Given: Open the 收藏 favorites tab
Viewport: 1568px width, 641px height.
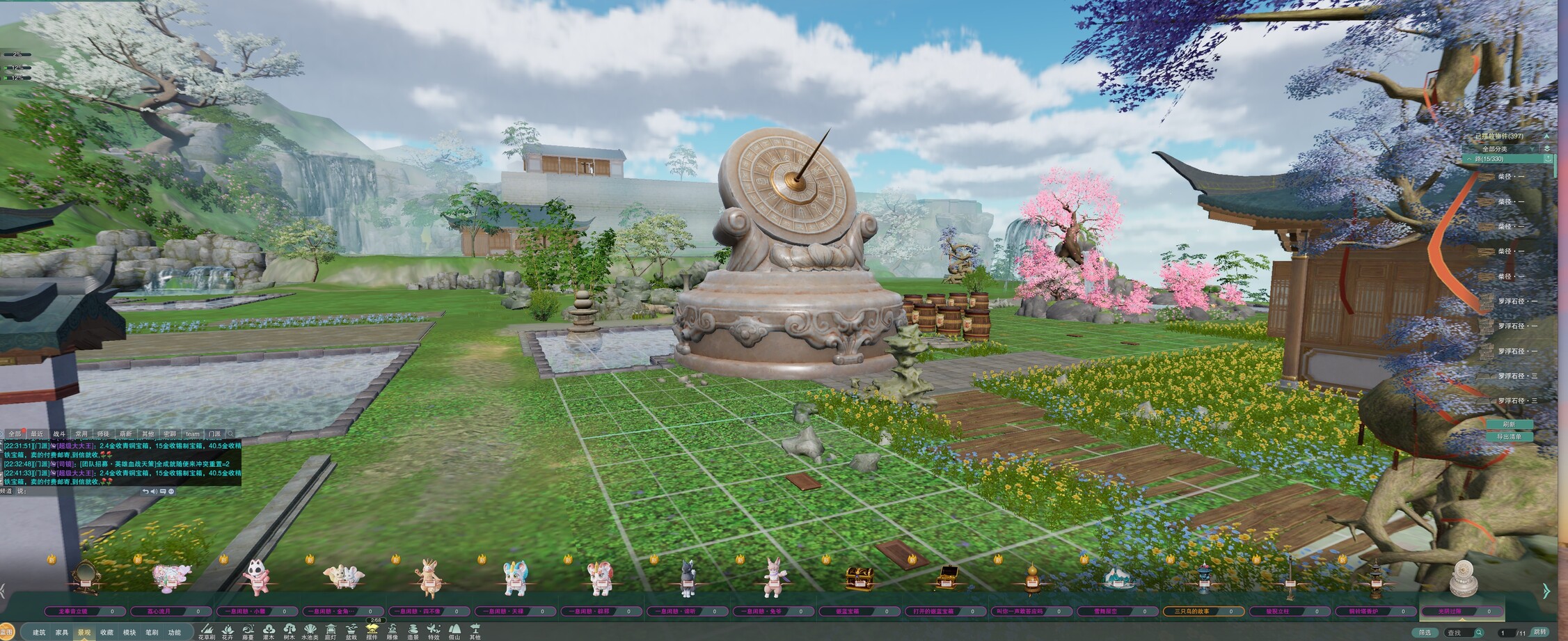Looking at the screenshot, I should click(106, 632).
